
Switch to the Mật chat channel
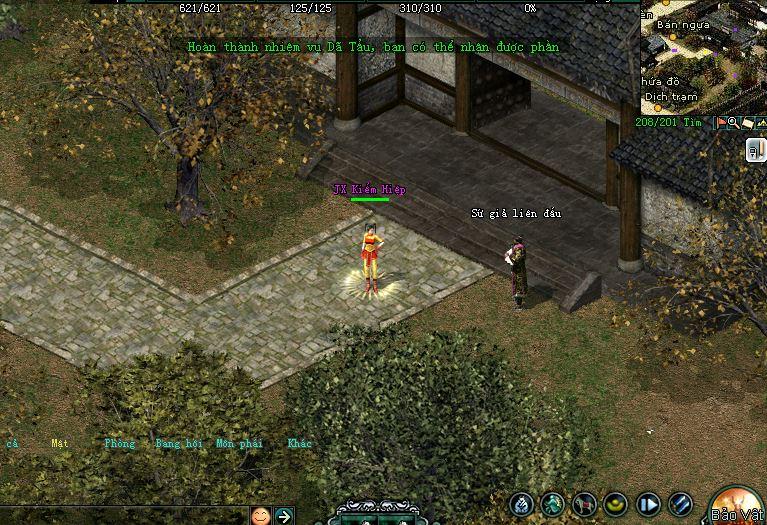[60, 443]
